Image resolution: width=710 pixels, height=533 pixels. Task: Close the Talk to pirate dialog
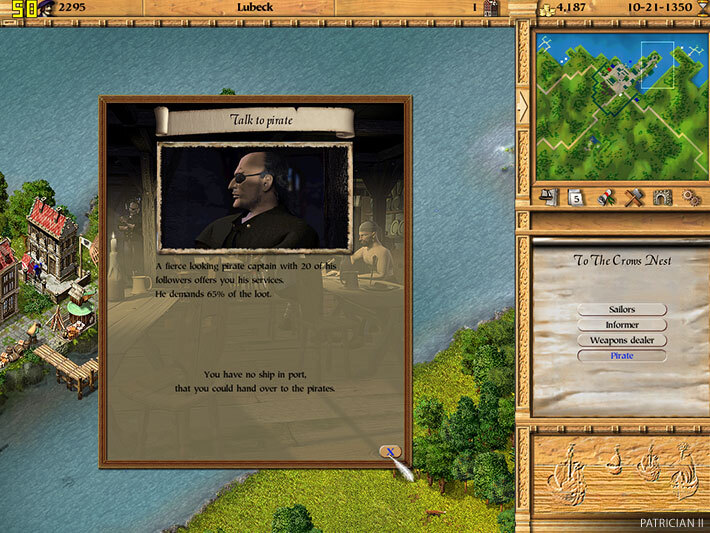[x=390, y=452]
